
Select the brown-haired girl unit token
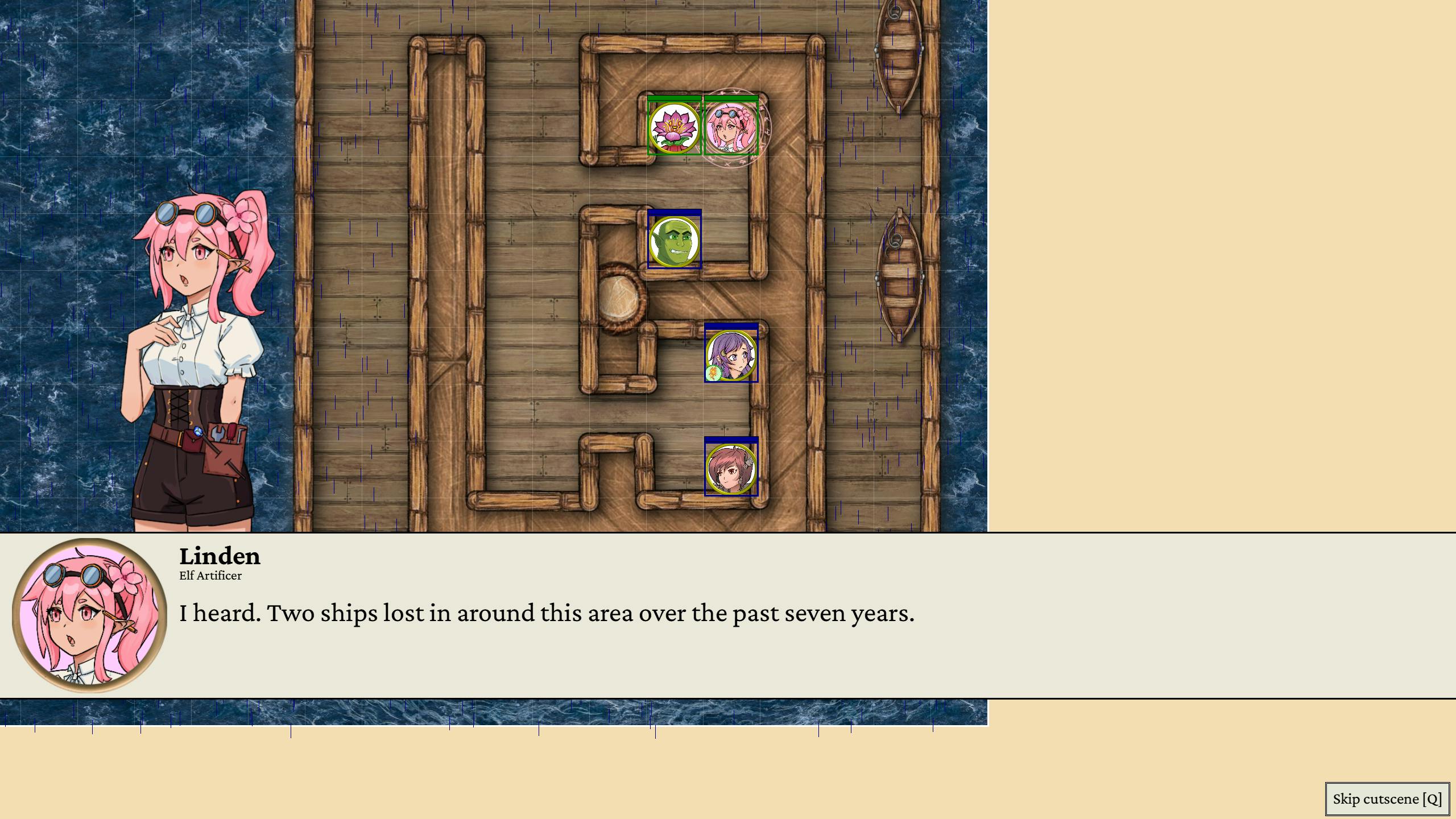click(x=731, y=469)
